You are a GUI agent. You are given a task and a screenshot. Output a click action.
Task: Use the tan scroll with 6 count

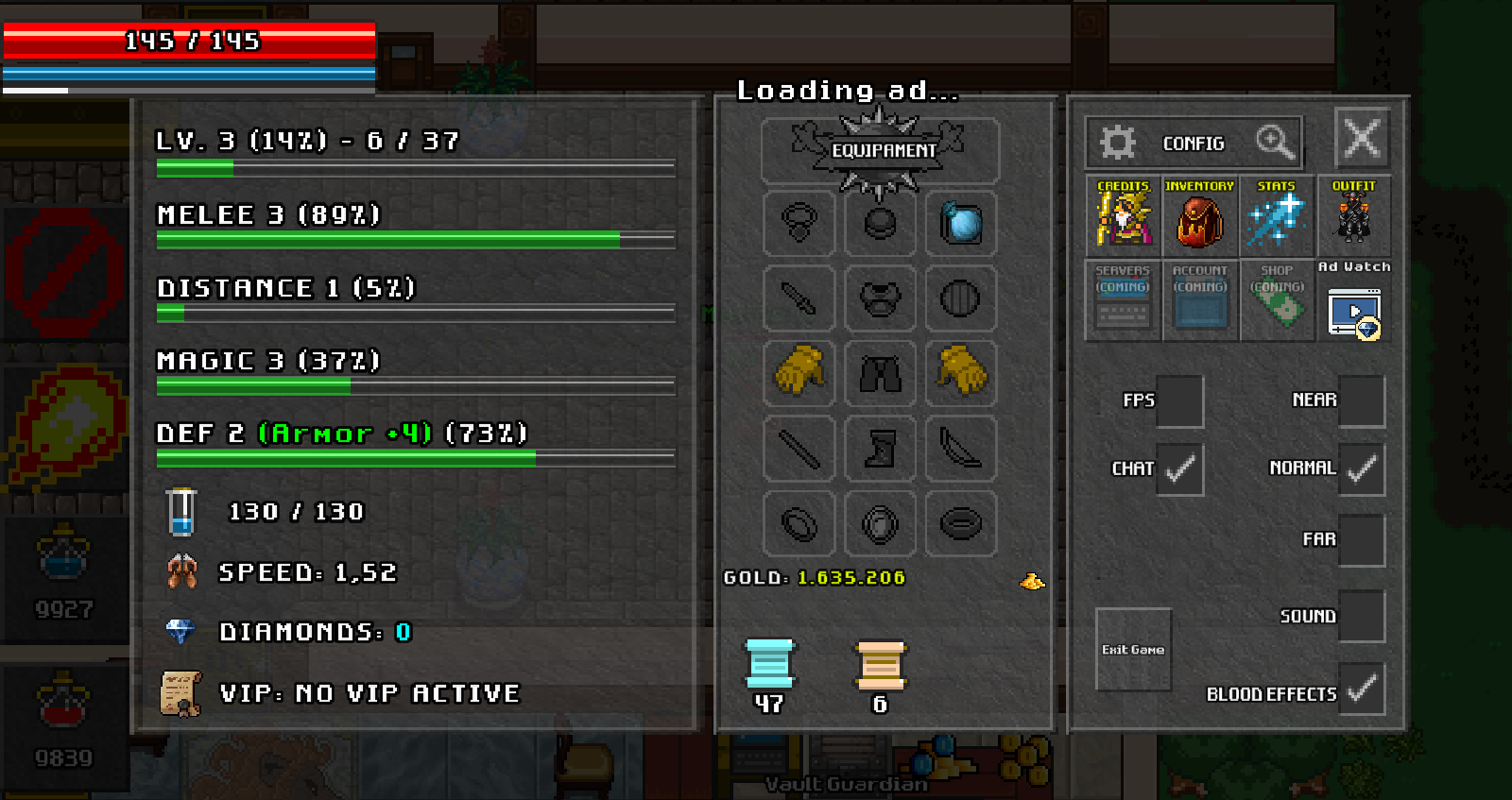point(880,665)
